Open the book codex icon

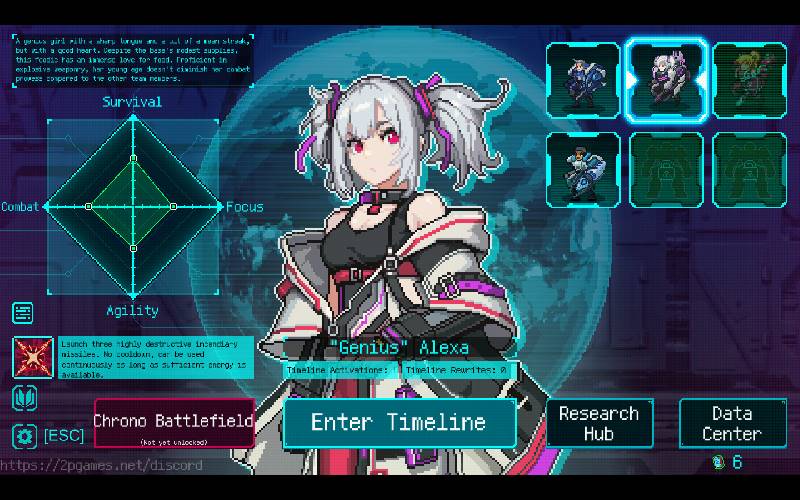coord(24,397)
